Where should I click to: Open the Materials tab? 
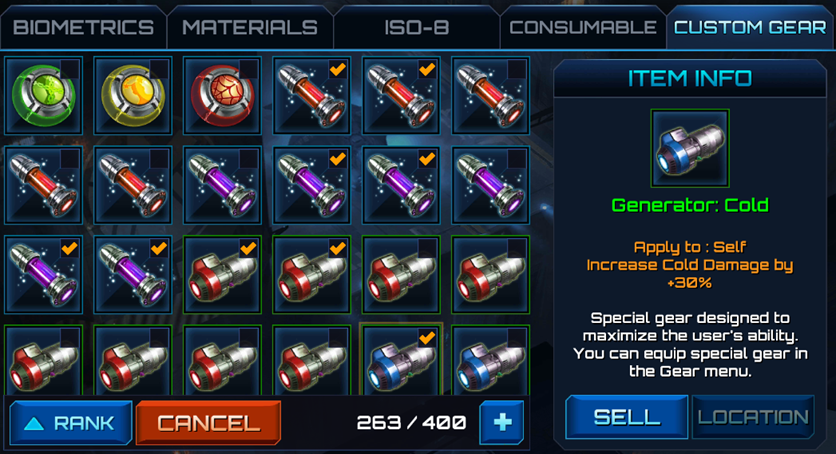coord(249,27)
